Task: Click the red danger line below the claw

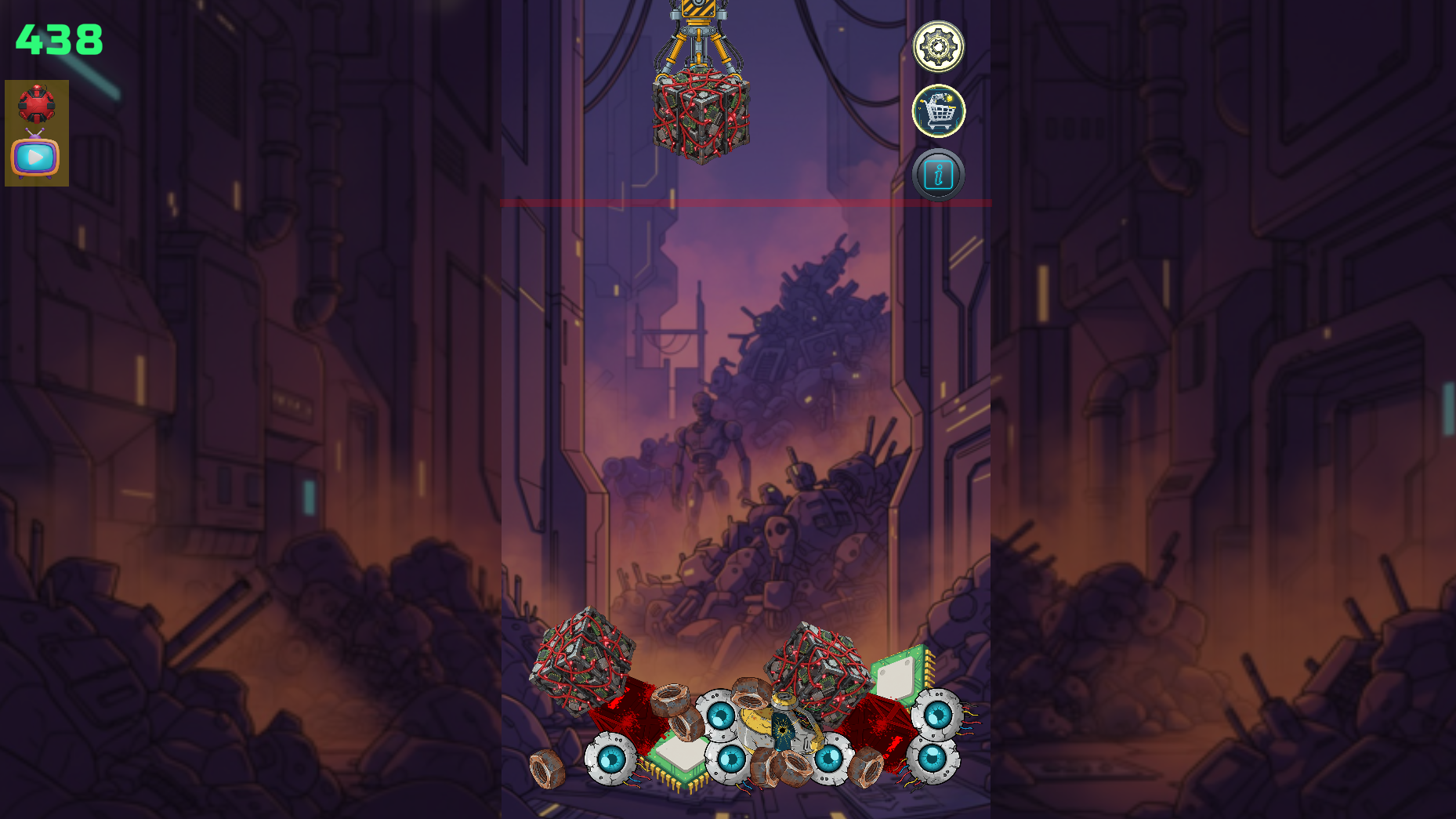Action: (x=744, y=204)
